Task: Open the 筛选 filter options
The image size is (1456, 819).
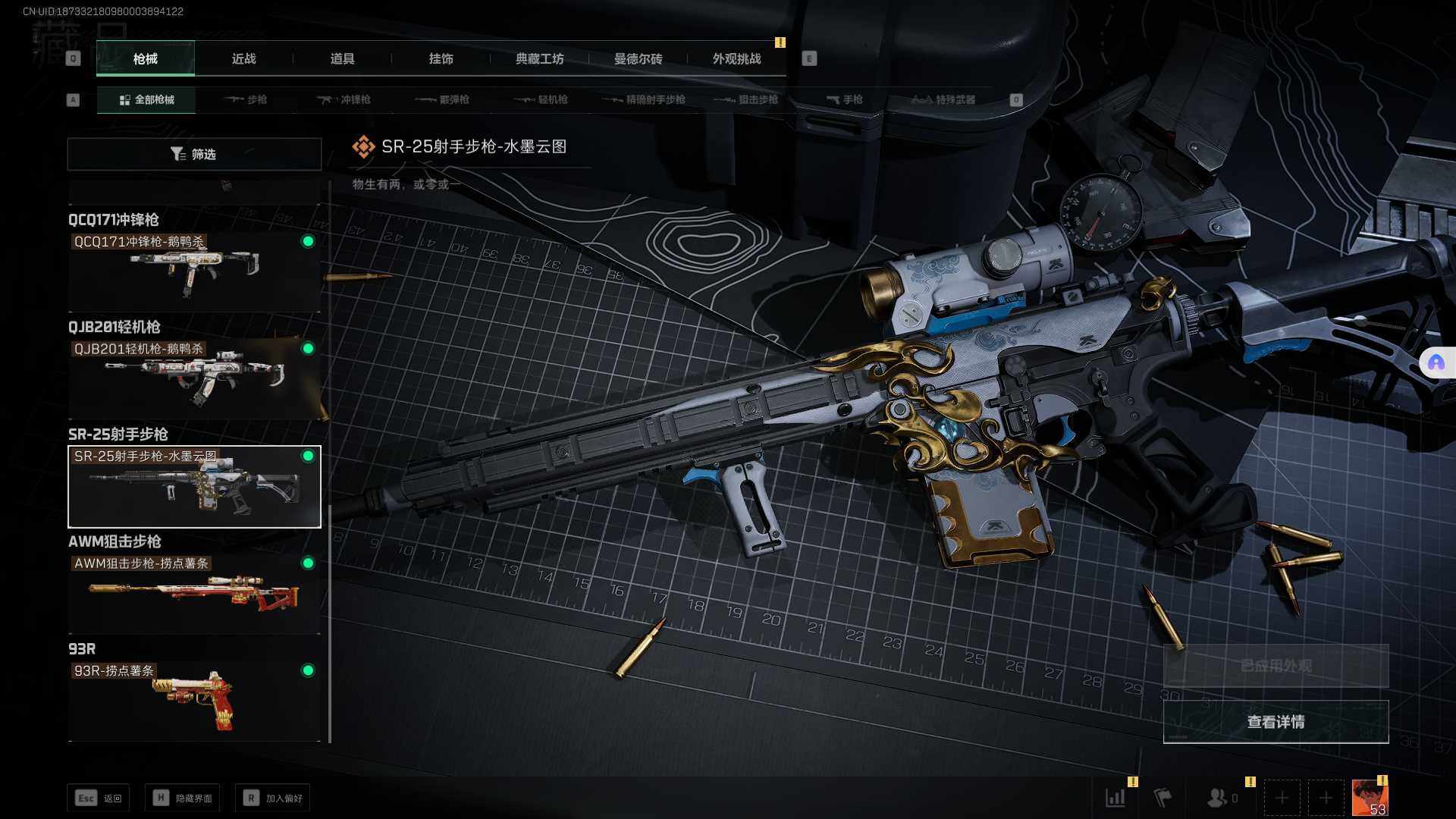Action: point(194,154)
